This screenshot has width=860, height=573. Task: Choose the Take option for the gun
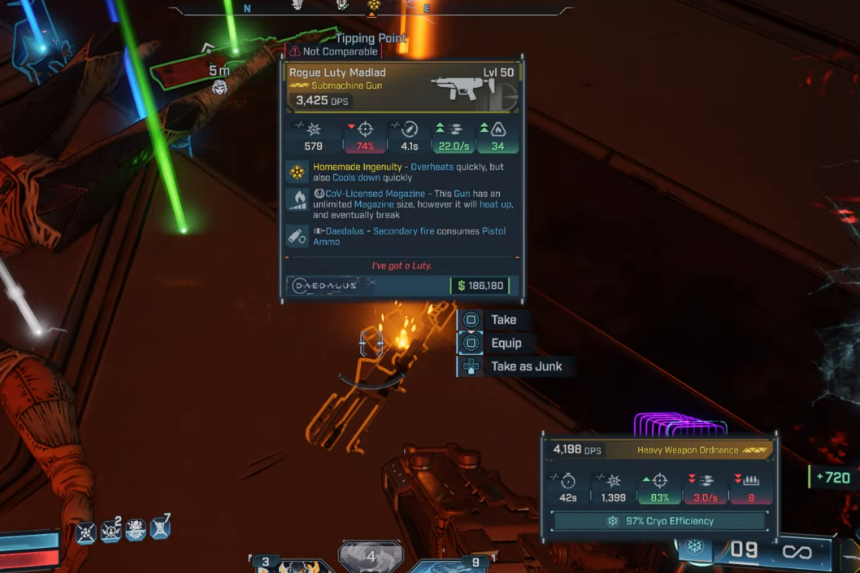[x=503, y=320]
